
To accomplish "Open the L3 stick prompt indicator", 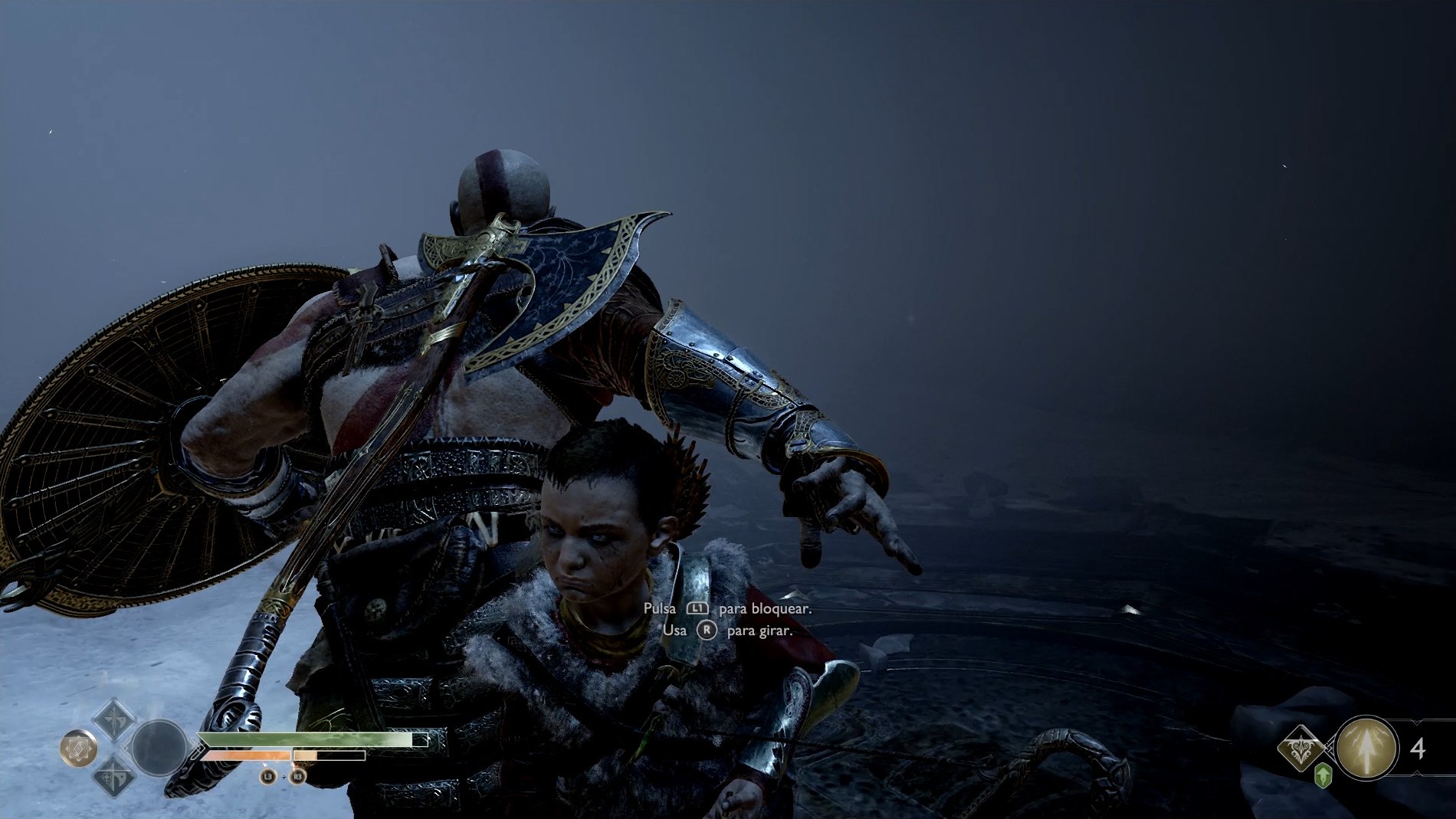I will (267, 776).
